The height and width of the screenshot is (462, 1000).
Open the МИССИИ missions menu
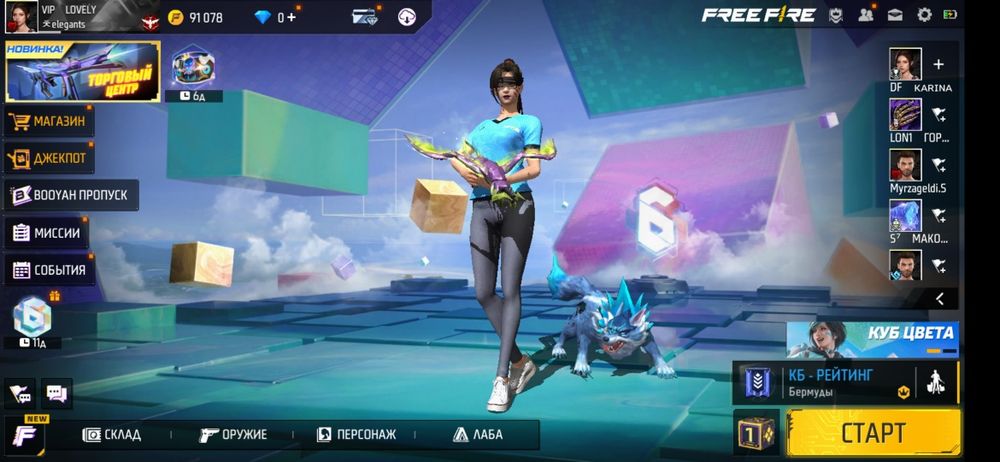47,233
